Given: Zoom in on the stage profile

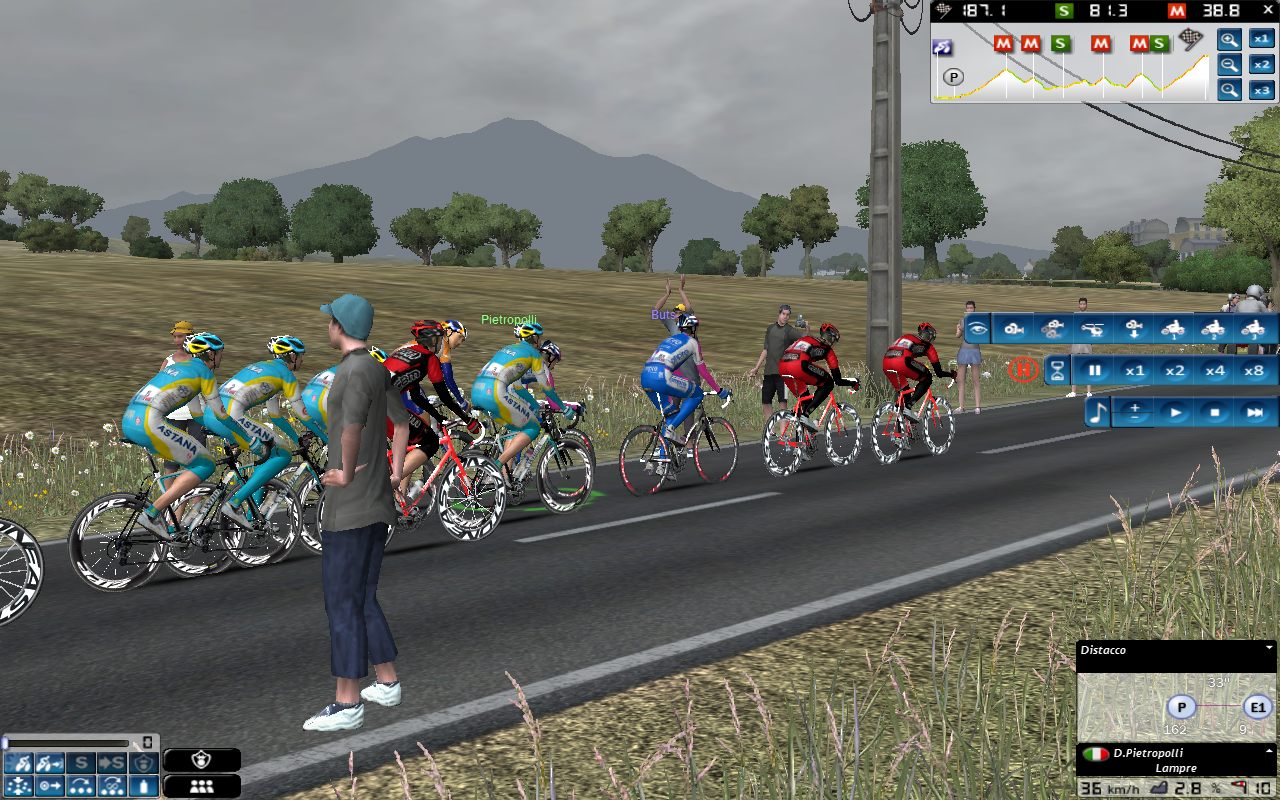Looking at the screenshot, I should (1230, 40).
